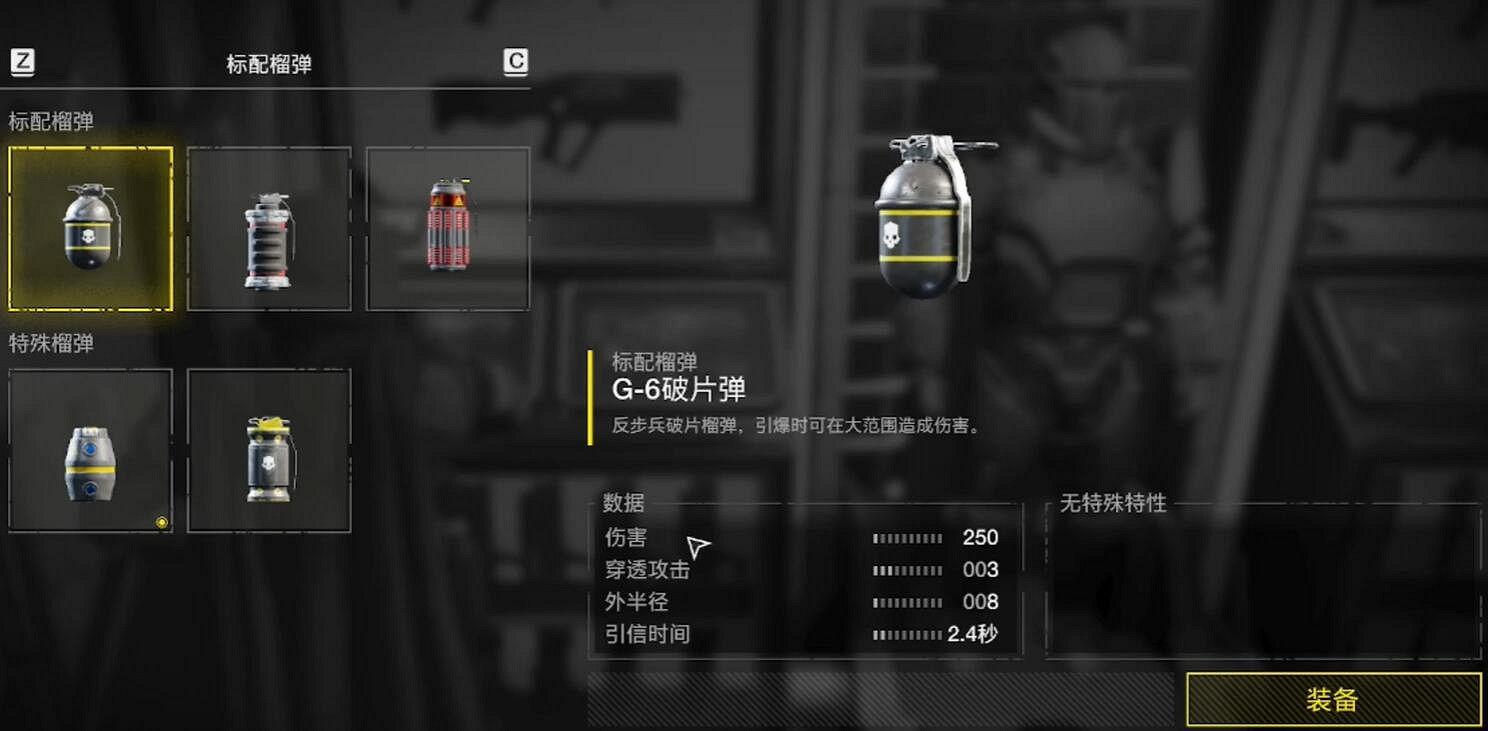The width and height of the screenshot is (1488, 731).
Task: Click the 引信时间 fuse time stat bar
Action: pos(905,634)
